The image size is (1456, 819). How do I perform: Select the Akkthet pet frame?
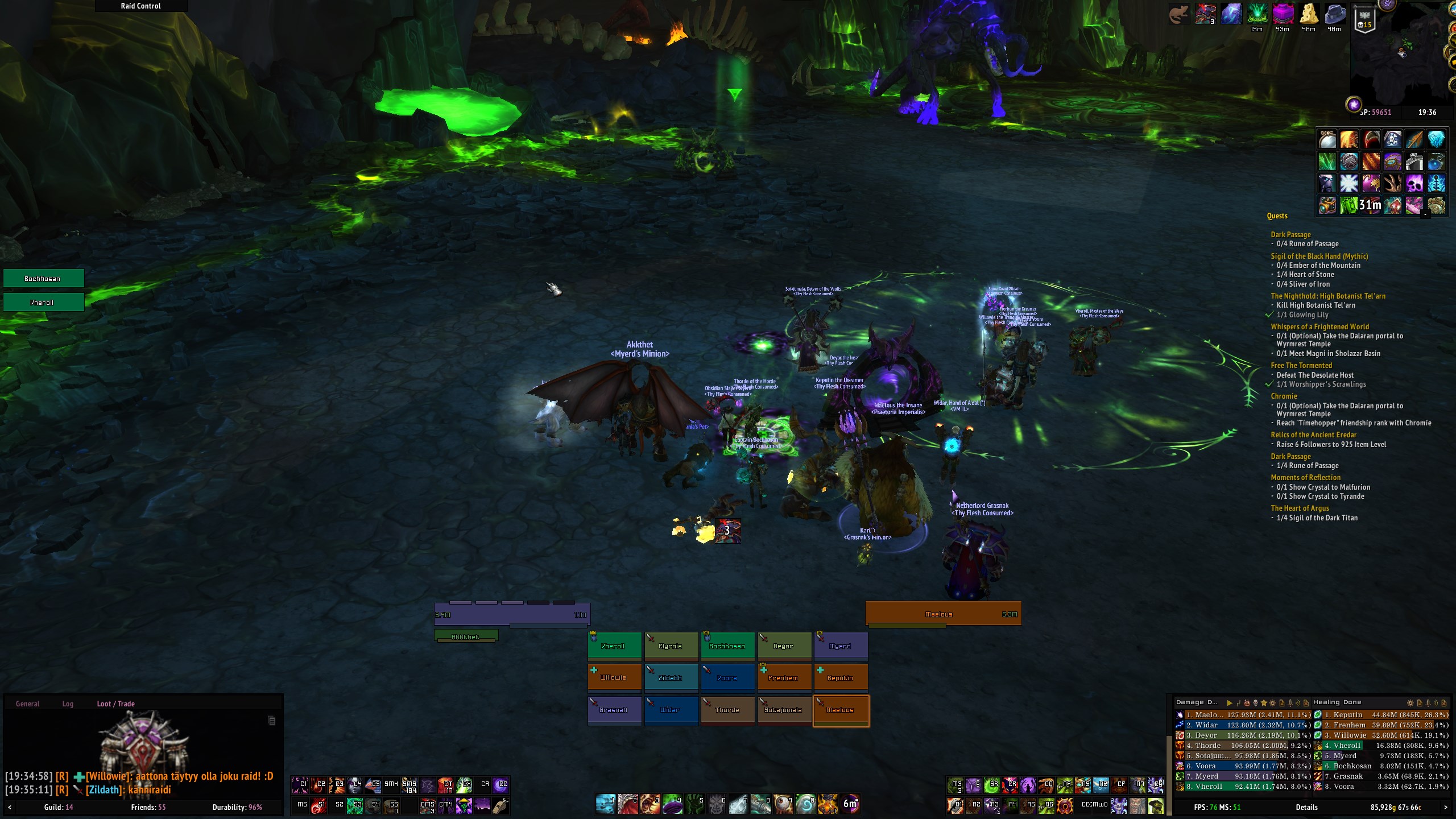466,636
